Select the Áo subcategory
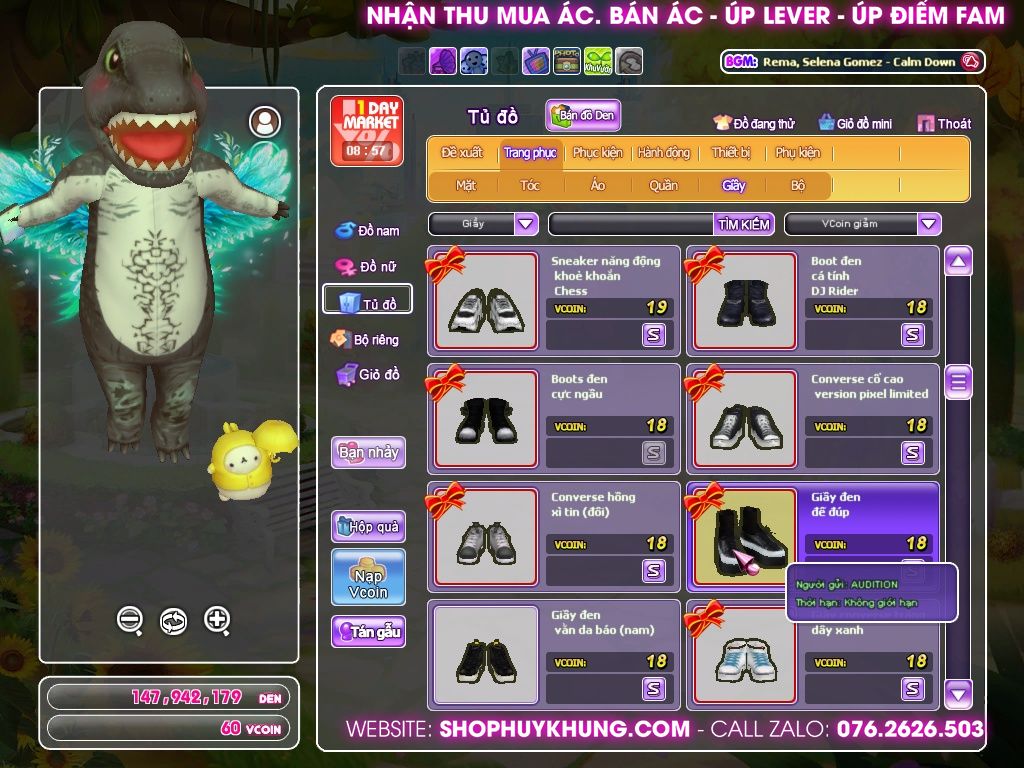Viewport: 1024px width, 768px height. pos(598,185)
